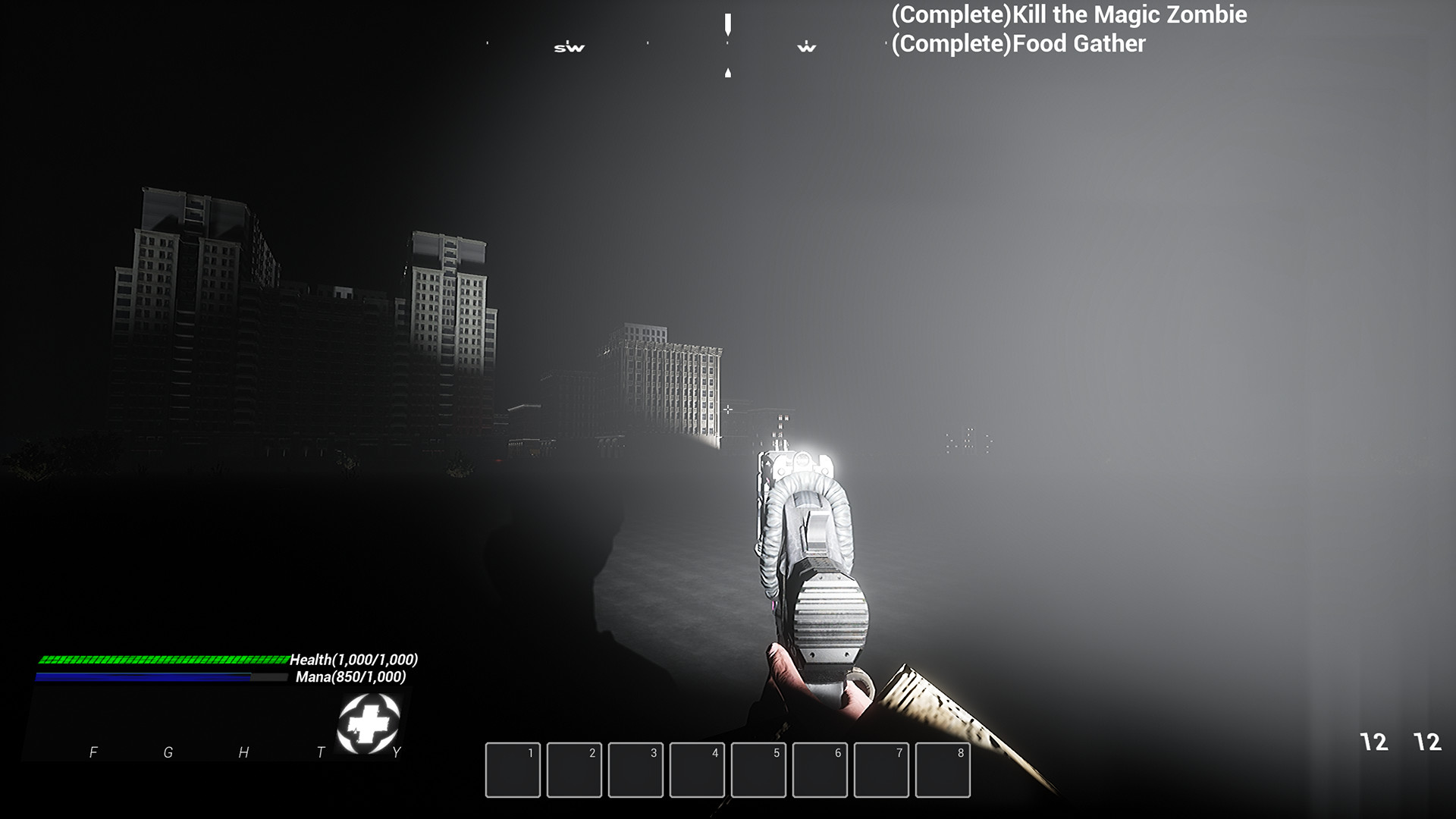Expand the quest entry Kill the Magic Zombie
This screenshot has height=819, width=1456.
[x=1069, y=14]
